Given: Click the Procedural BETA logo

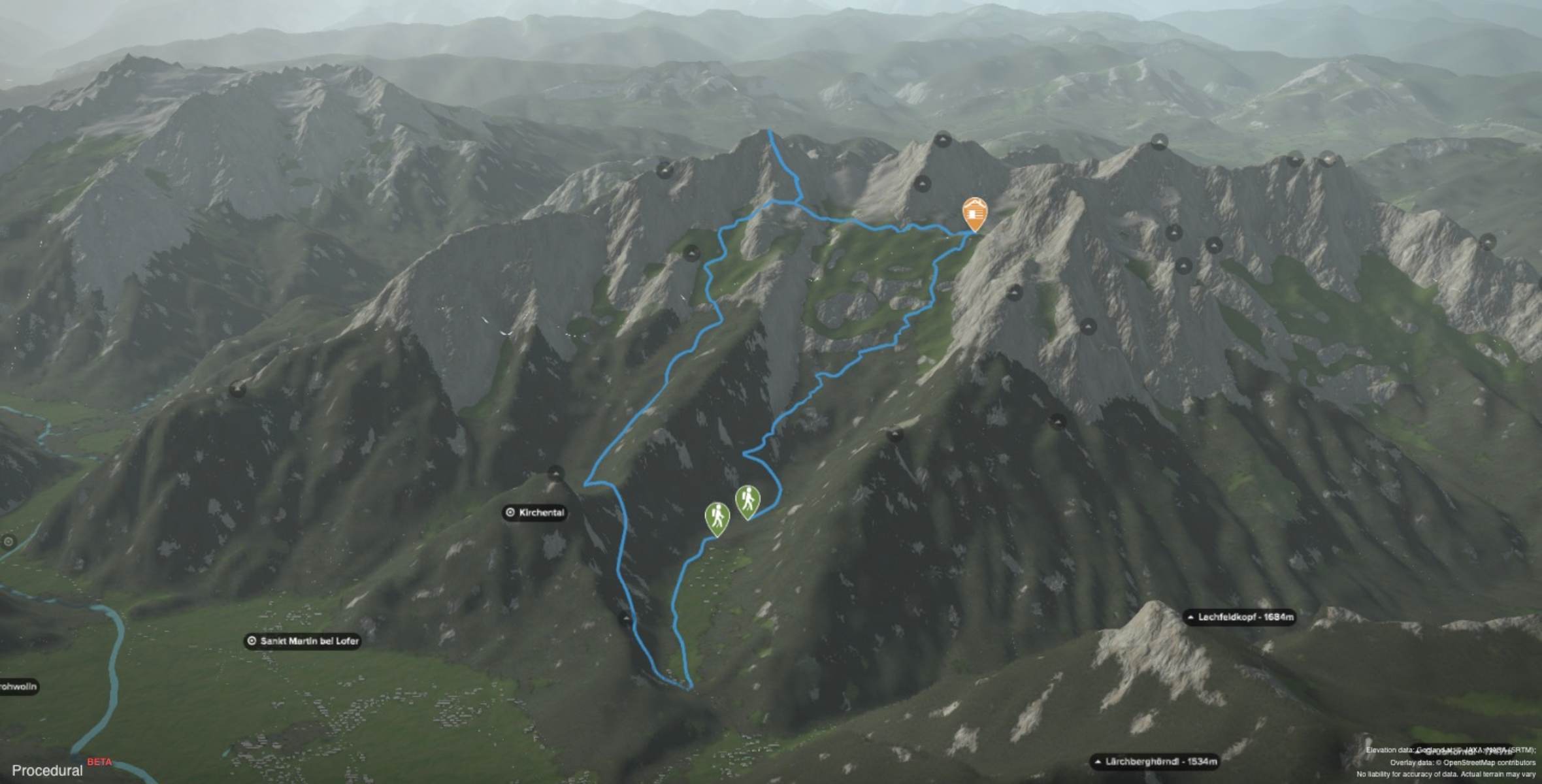Looking at the screenshot, I should pos(59,769).
